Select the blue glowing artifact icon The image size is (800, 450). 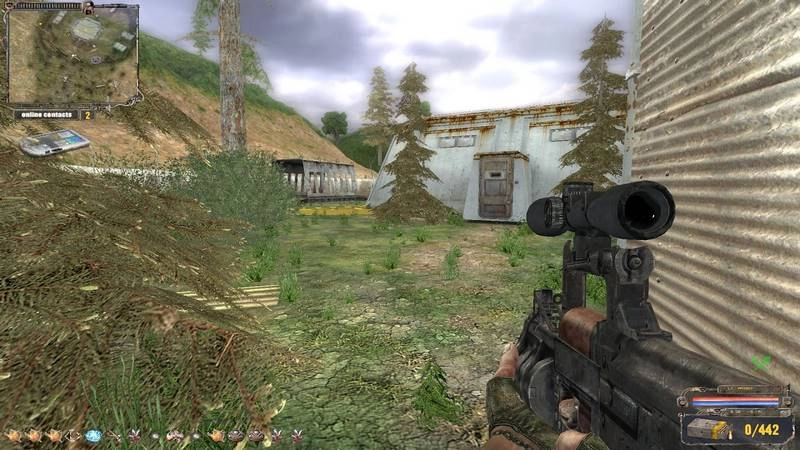pyautogui.click(x=93, y=436)
